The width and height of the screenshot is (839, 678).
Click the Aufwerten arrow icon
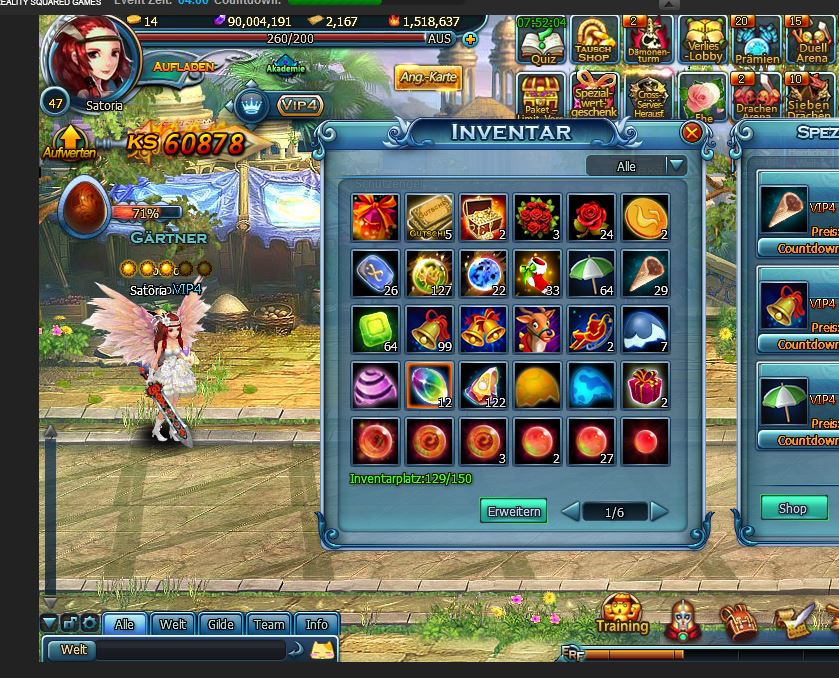point(70,142)
